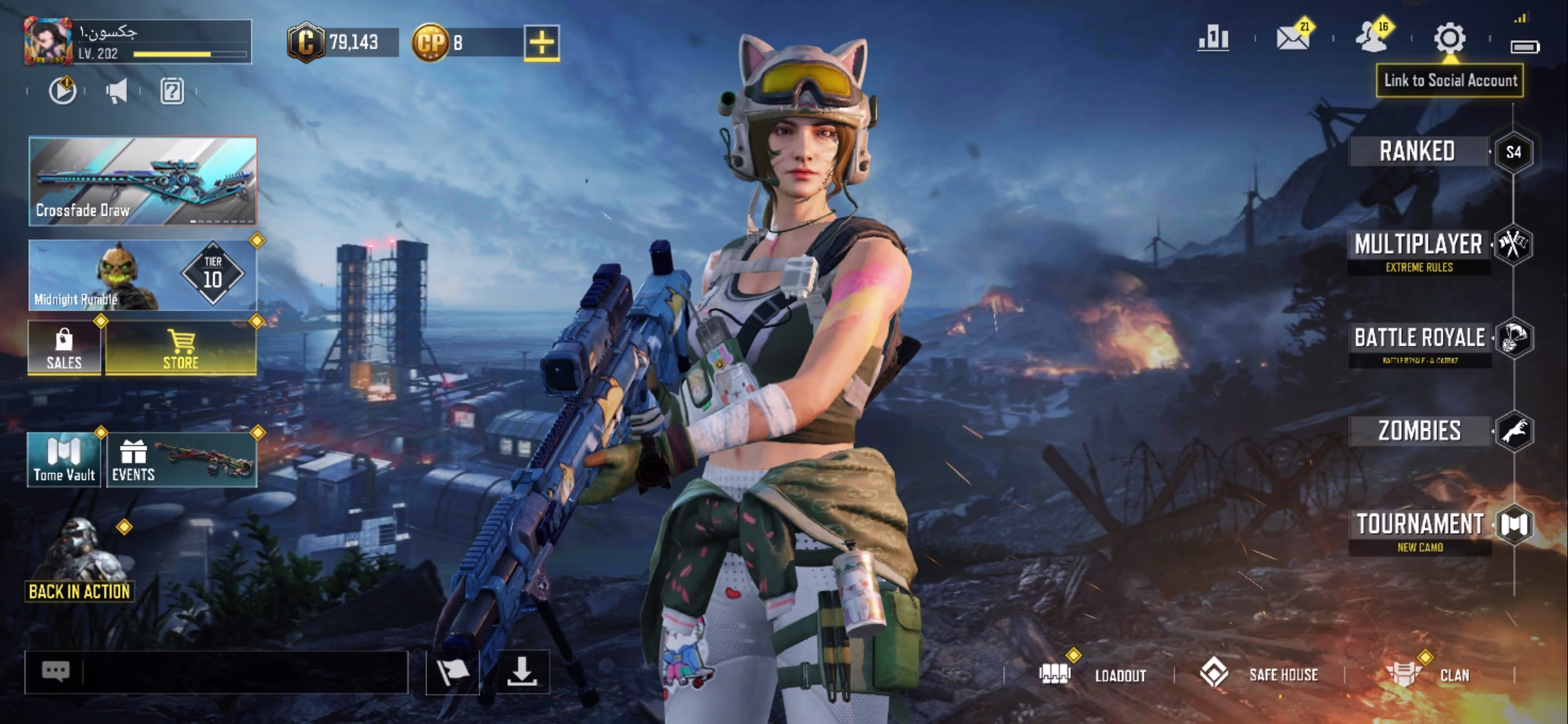The image size is (1568, 724).
Task: Open the friends list icon
Action: coord(1372,38)
